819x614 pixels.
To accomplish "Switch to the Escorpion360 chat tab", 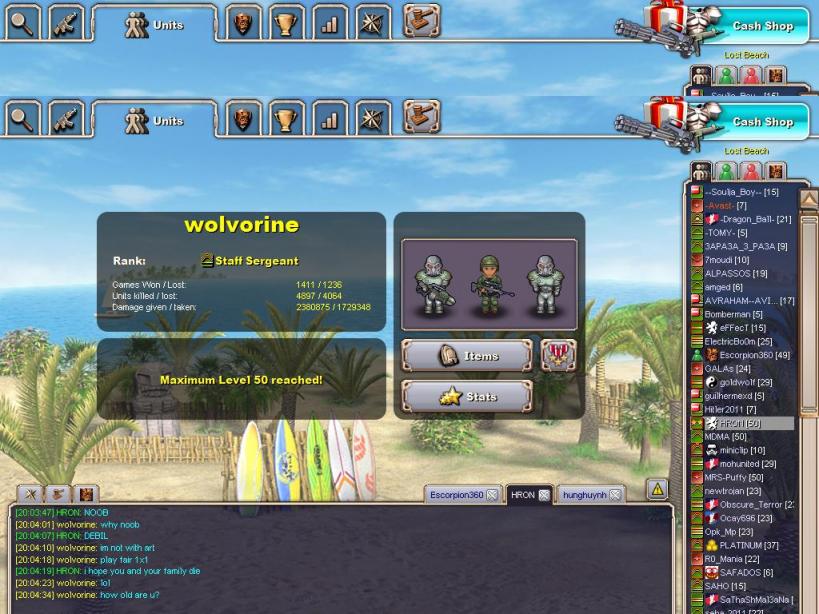I will click(456, 495).
